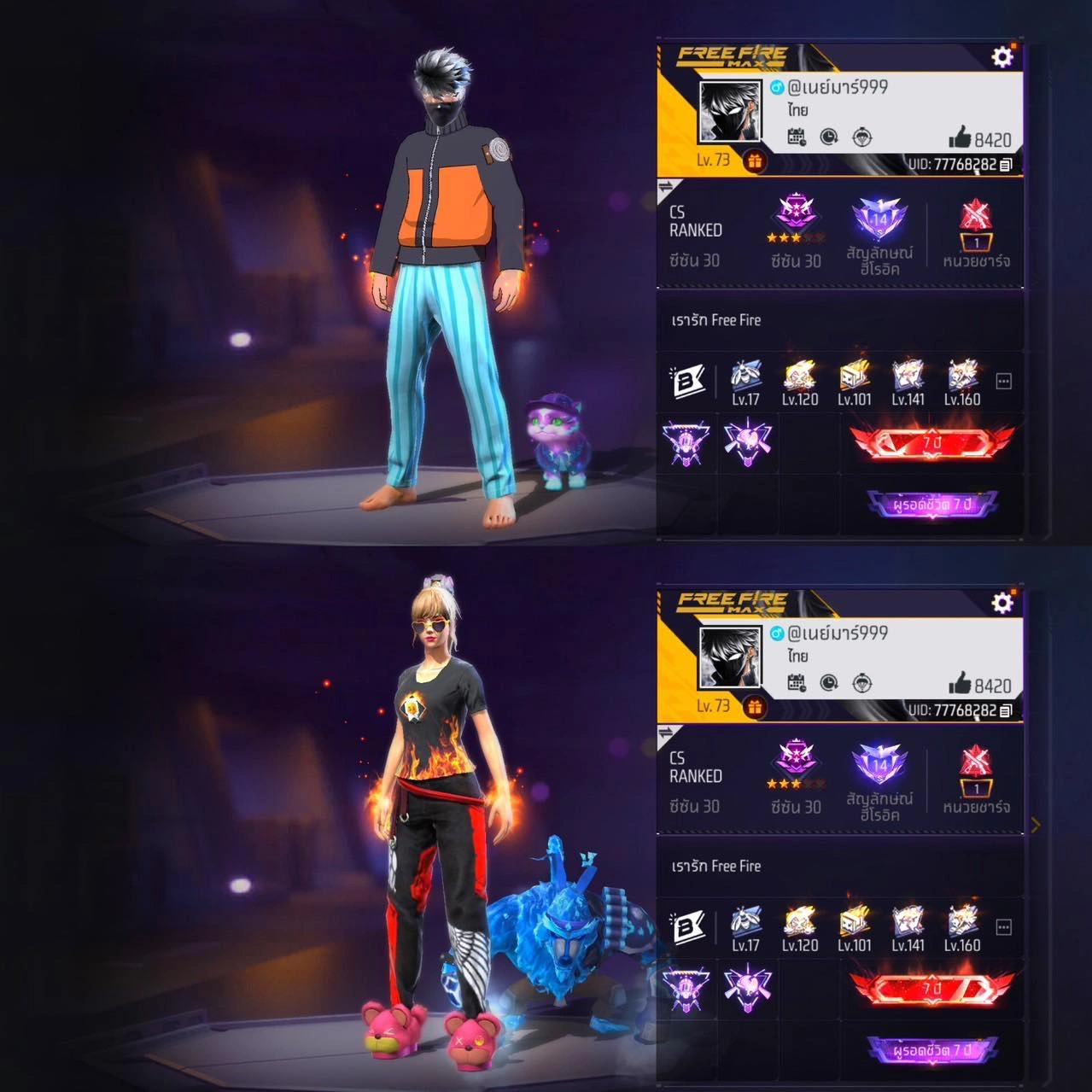Open settings gear in the masked character's profile

[1001, 57]
